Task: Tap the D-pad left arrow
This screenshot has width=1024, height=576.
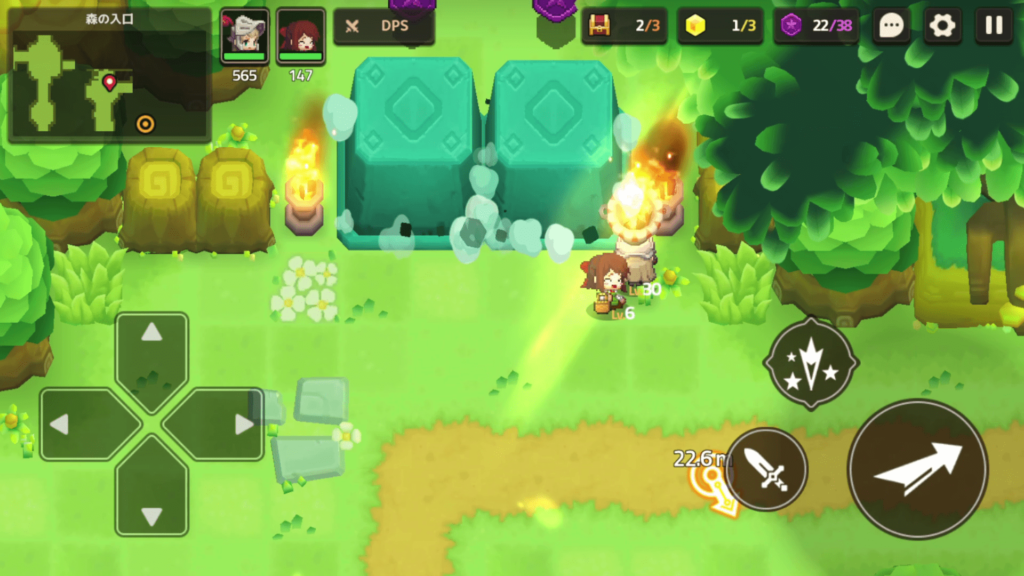Action: point(82,424)
